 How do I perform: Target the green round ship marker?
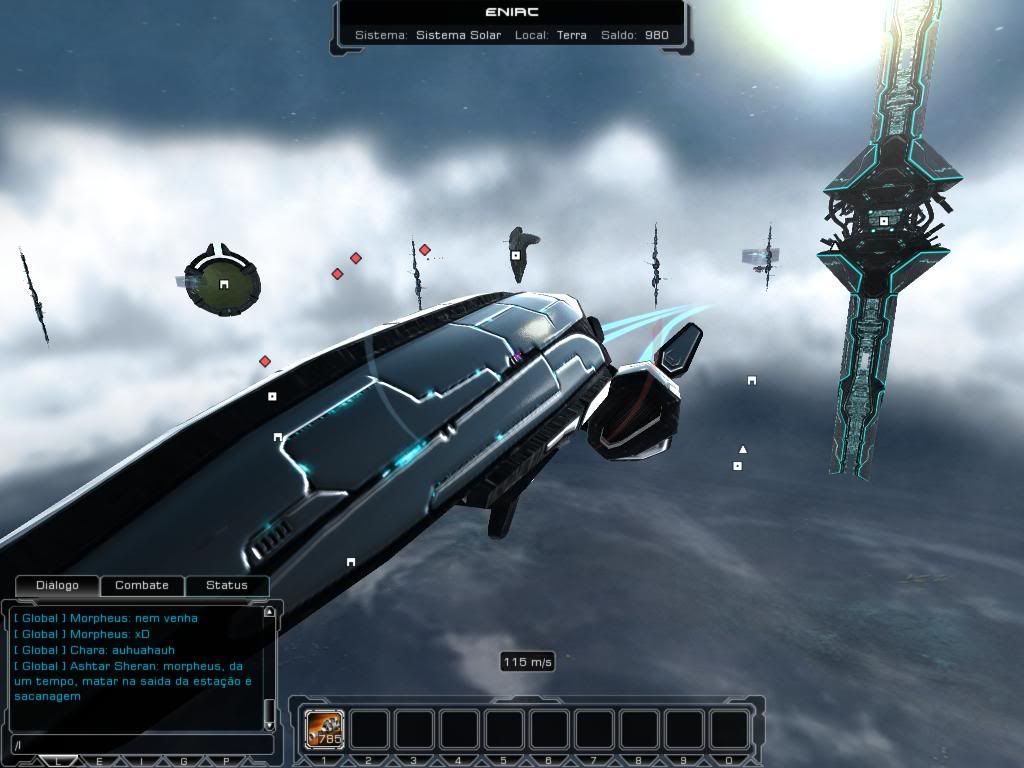(x=224, y=285)
